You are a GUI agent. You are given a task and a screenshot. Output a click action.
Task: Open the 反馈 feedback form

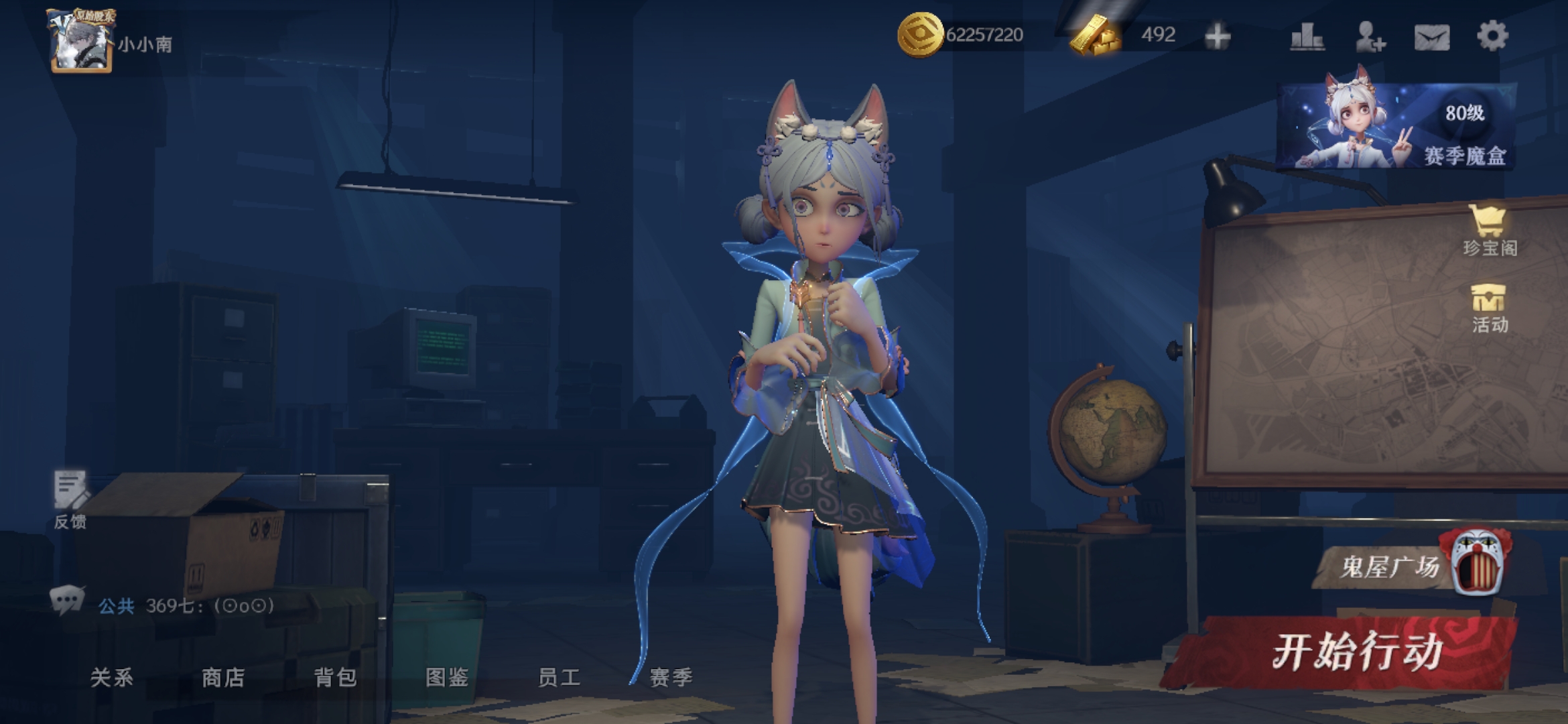point(70,499)
